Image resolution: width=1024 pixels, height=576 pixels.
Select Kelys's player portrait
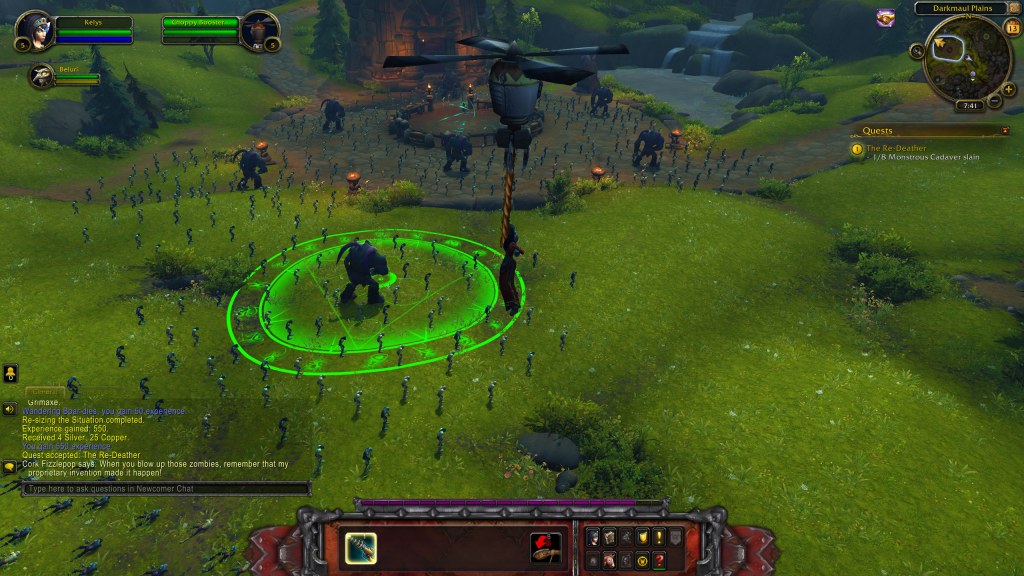[33, 28]
